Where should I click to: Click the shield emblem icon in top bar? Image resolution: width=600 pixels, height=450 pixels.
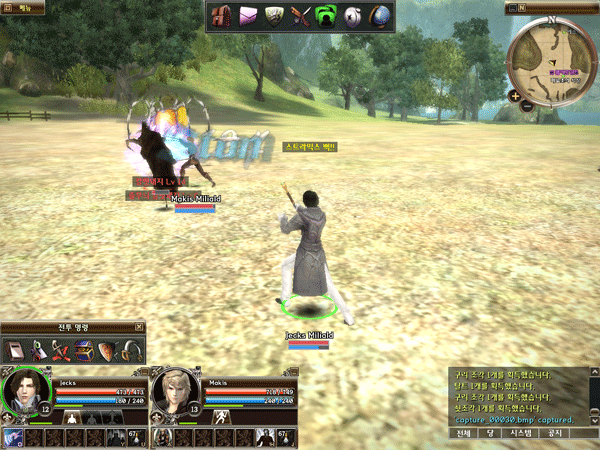274,16
